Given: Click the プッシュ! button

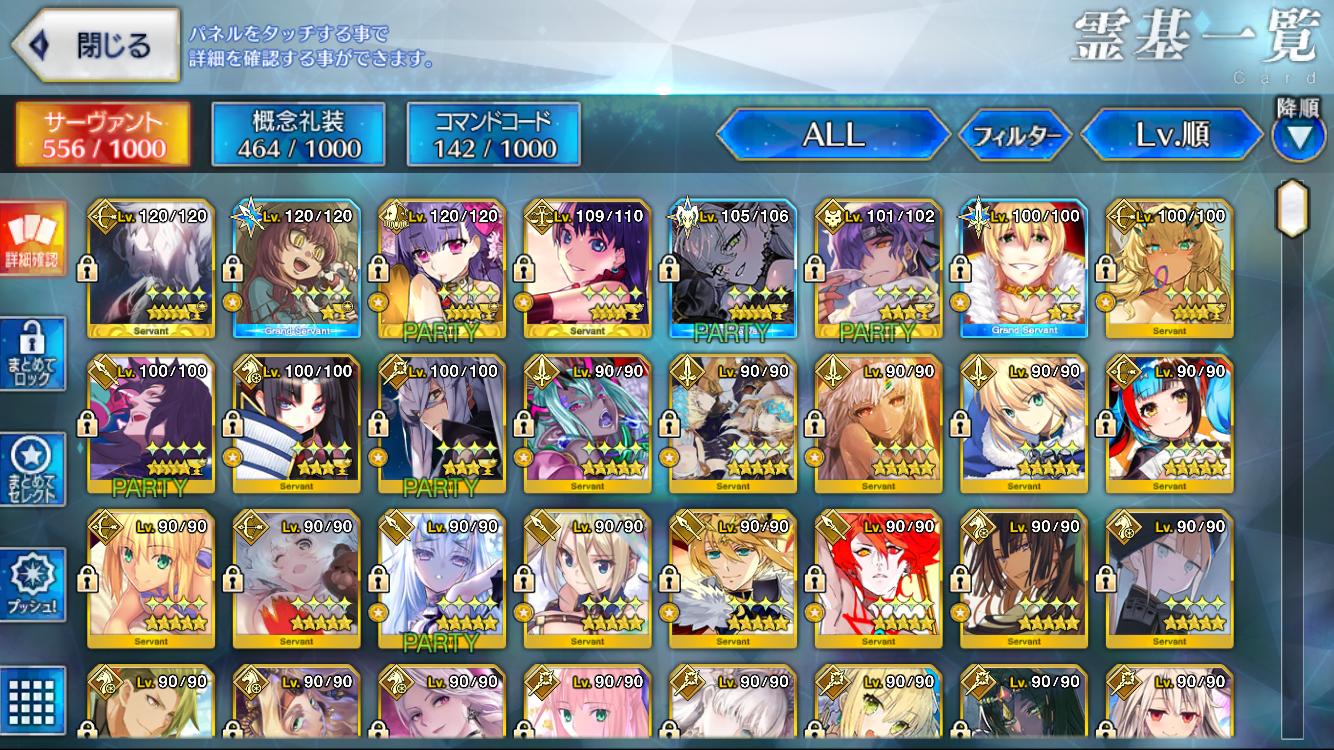Looking at the screenshot, I should pyautogui.click(x=33, y=585).
